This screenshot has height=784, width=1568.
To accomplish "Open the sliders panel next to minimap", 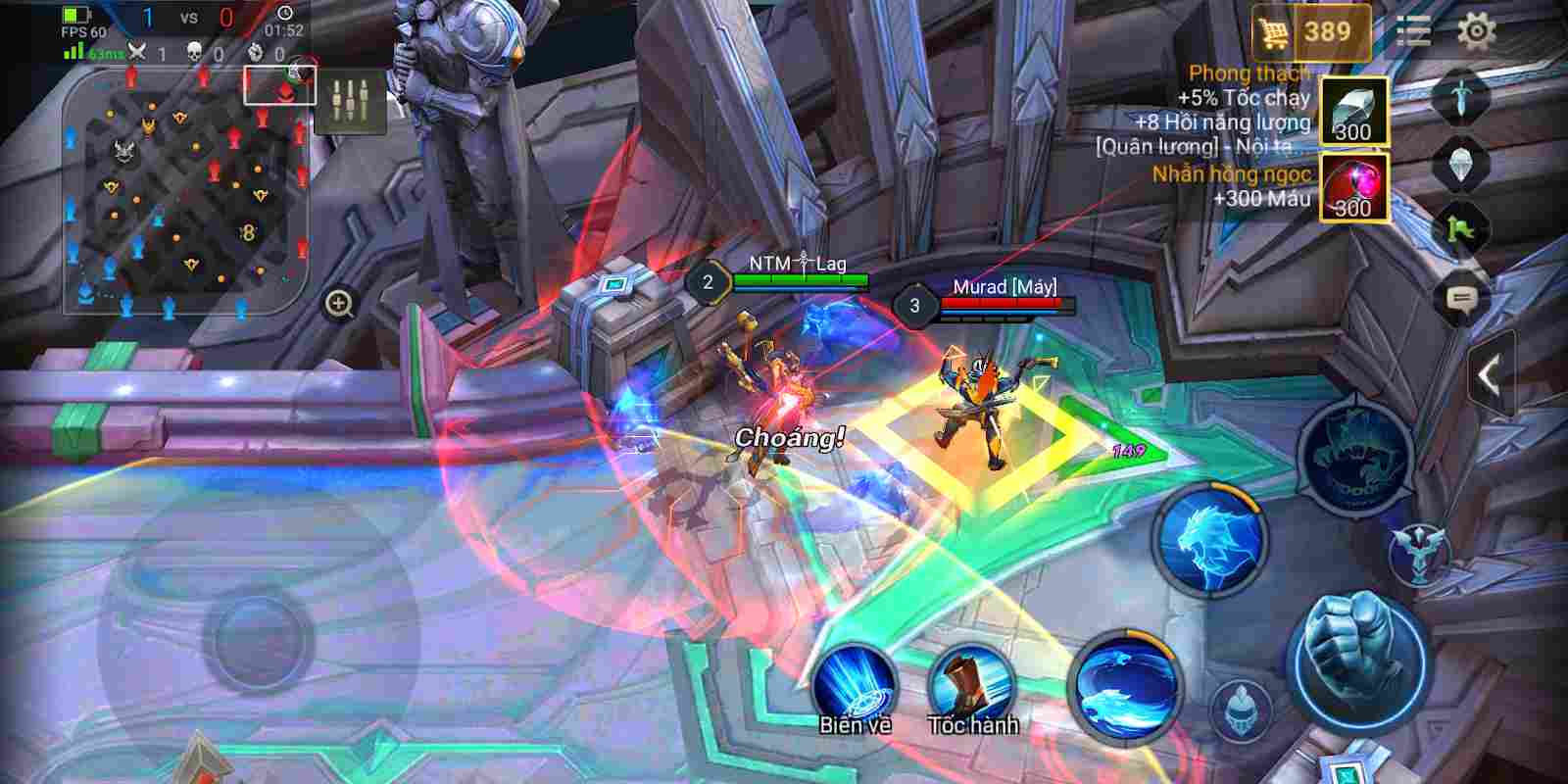I will (x=350, y=101).
